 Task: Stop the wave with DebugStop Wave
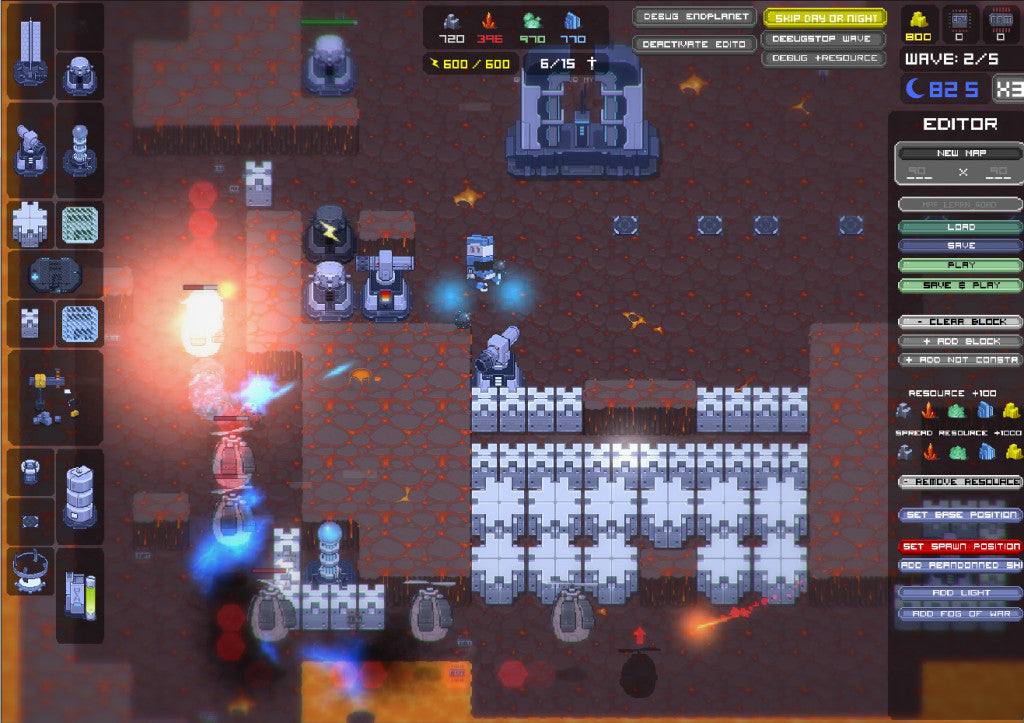pos(824,39)
